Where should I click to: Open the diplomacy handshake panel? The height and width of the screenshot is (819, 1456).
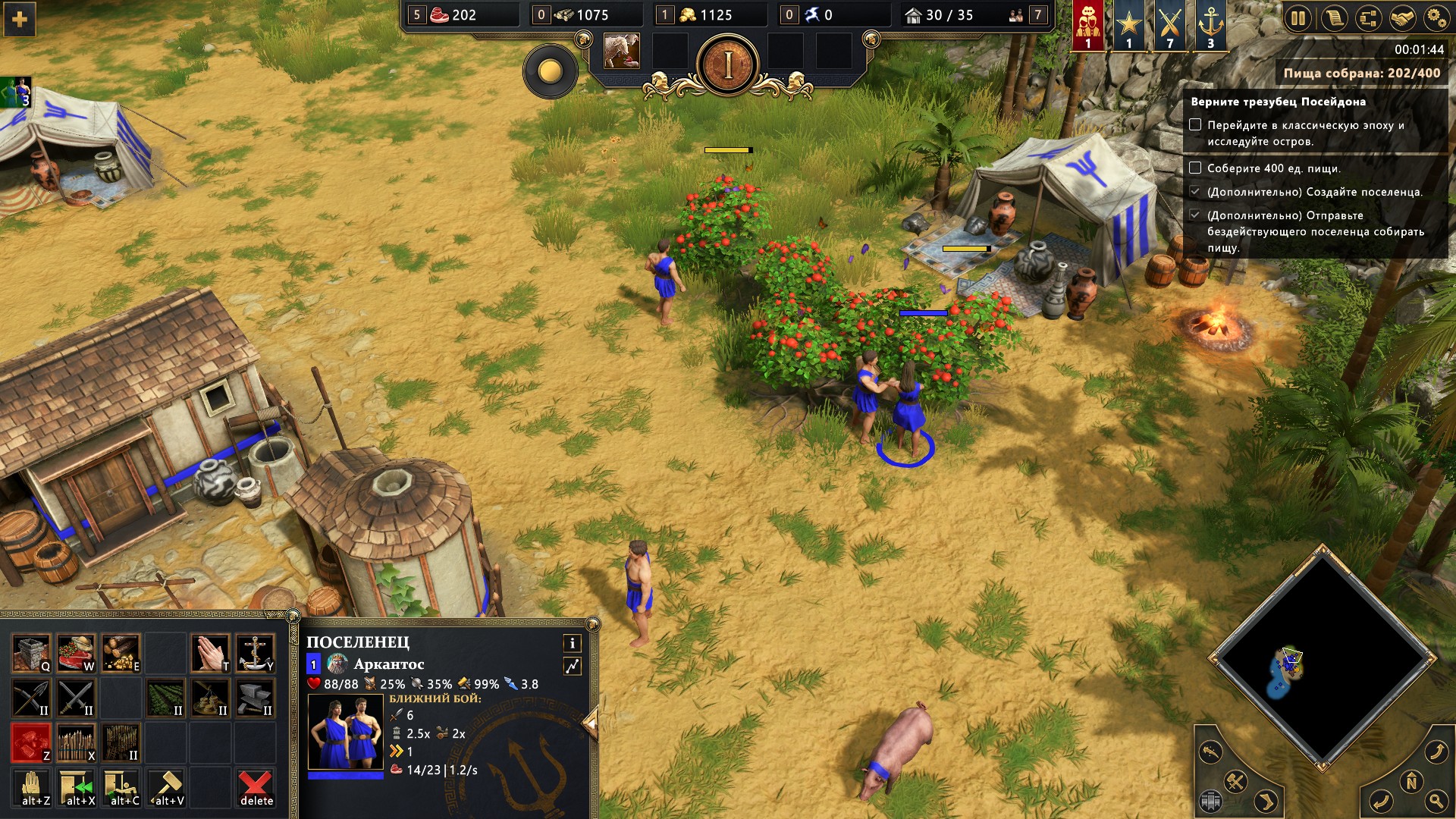(x=1402, y=18)
